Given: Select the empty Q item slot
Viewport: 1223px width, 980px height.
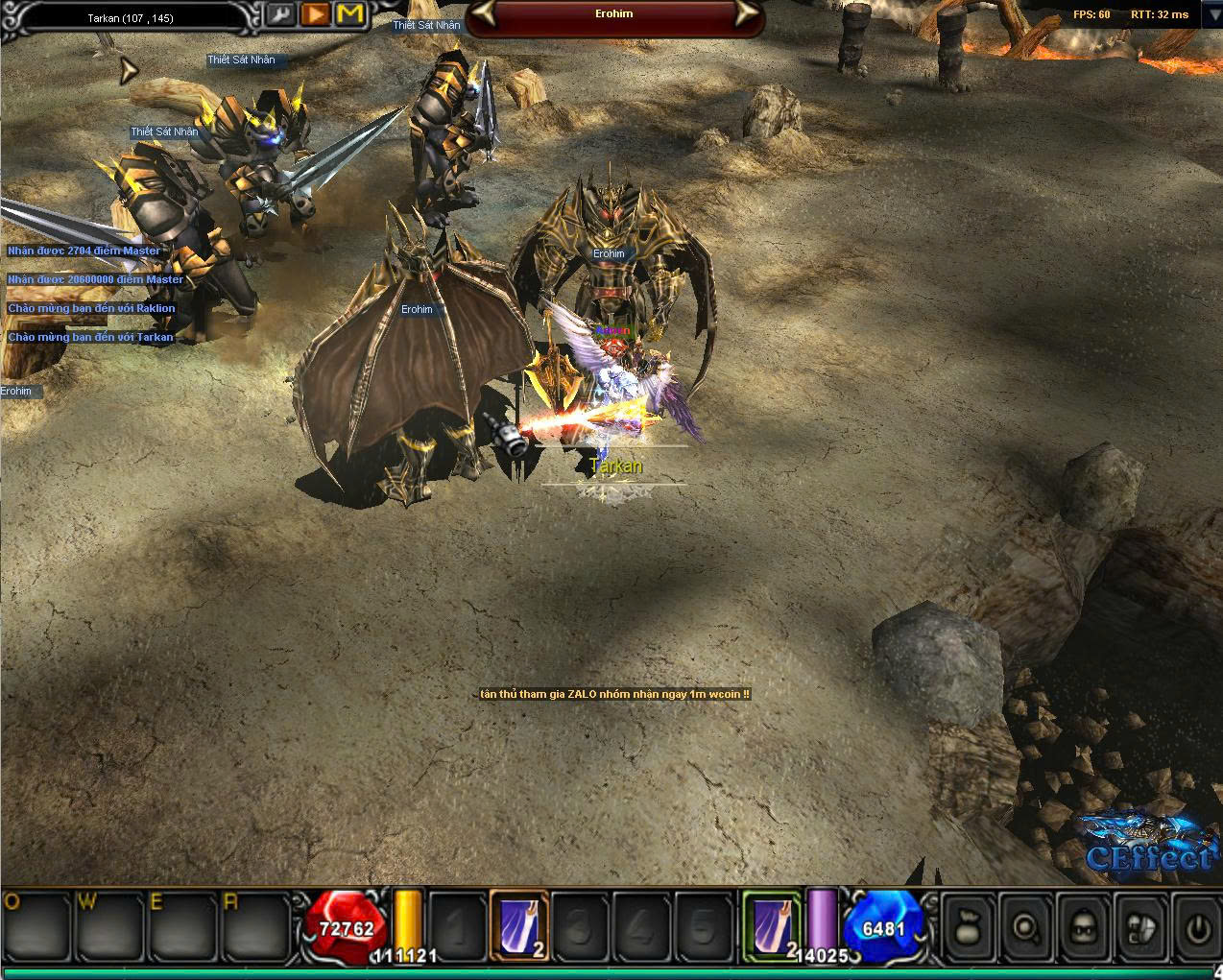Looking at the screenshot, I should point(36,927).
